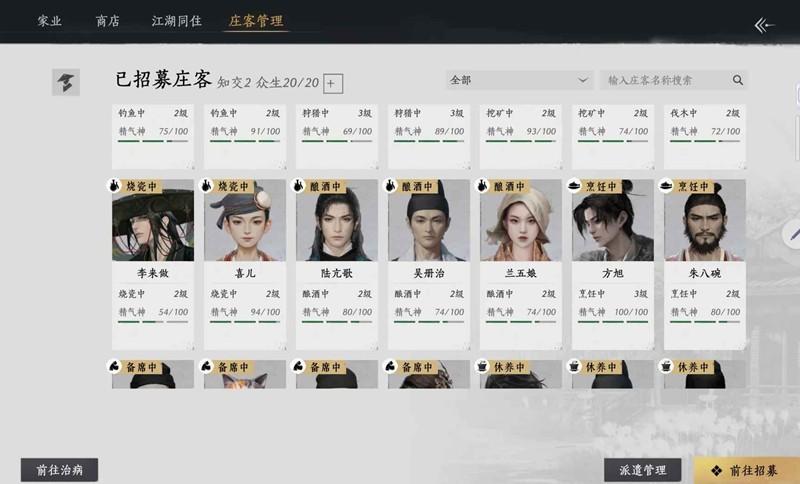This screenshot has width=800, height=484.
Task: Open 前往治病 to heal retainers
Action: tap(59, 470)
